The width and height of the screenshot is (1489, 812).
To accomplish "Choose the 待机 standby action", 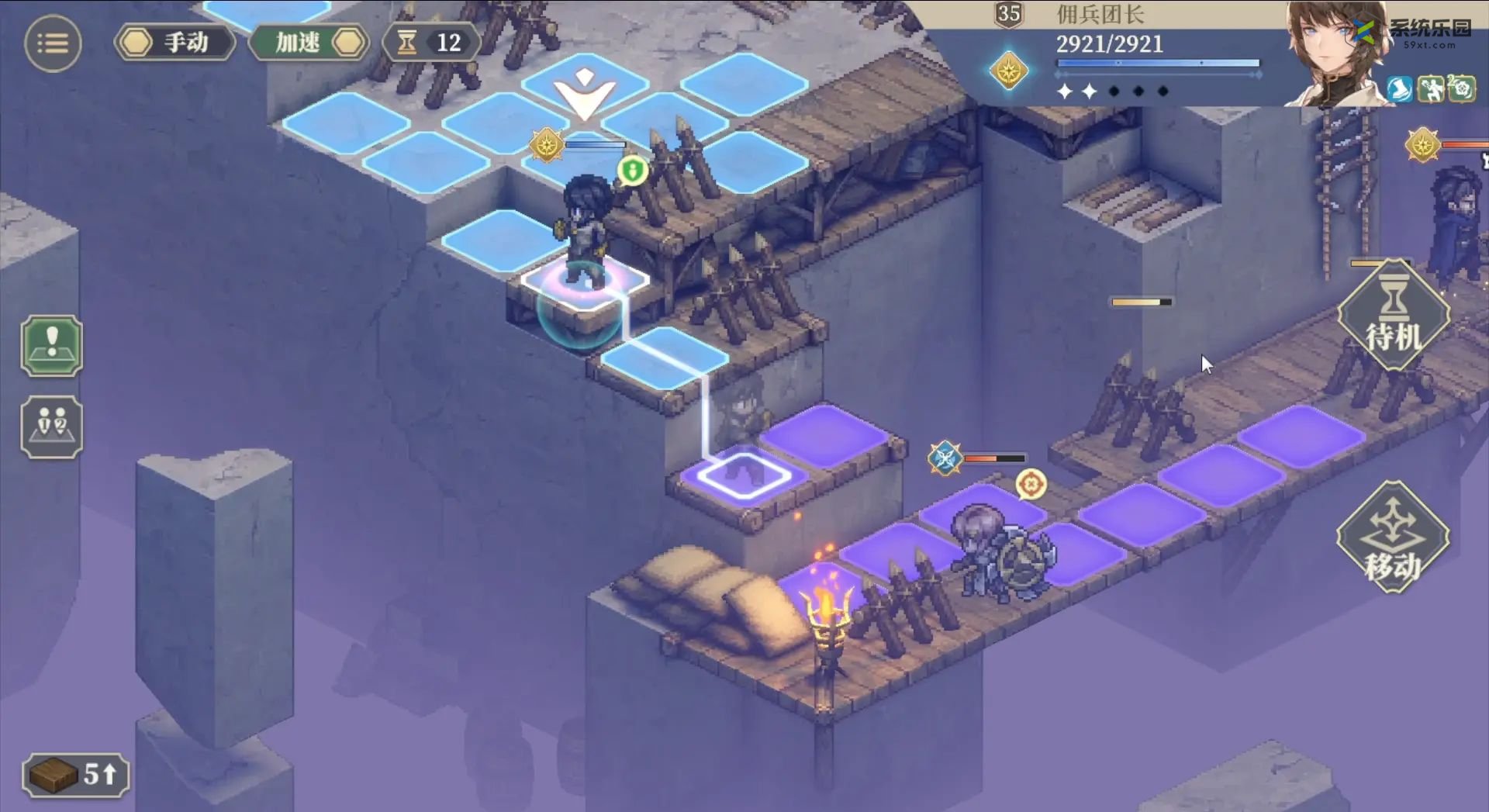I will pos(1393,316).
